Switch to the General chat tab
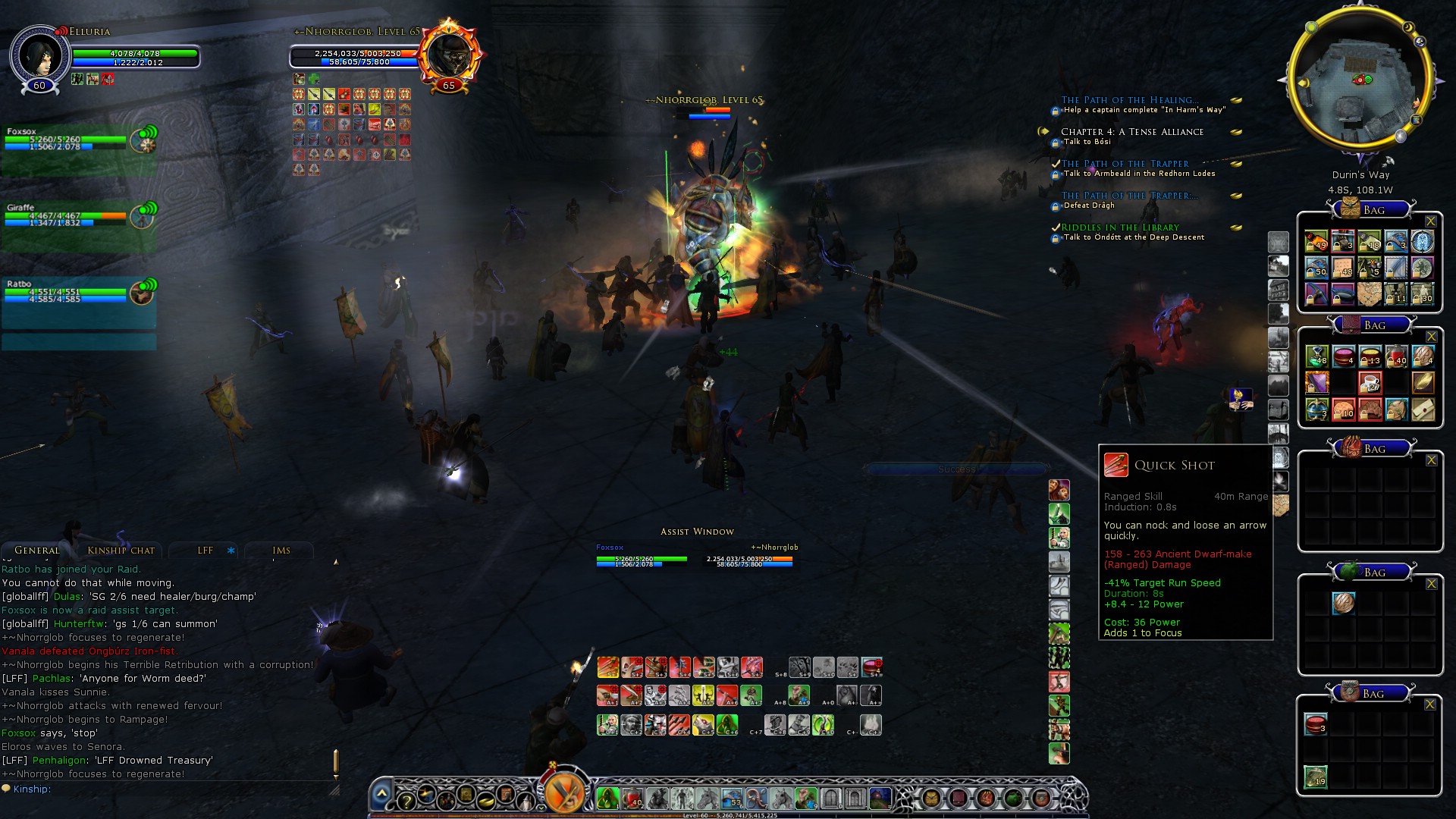The image size is (1456, 819). (x=36, y=551)
